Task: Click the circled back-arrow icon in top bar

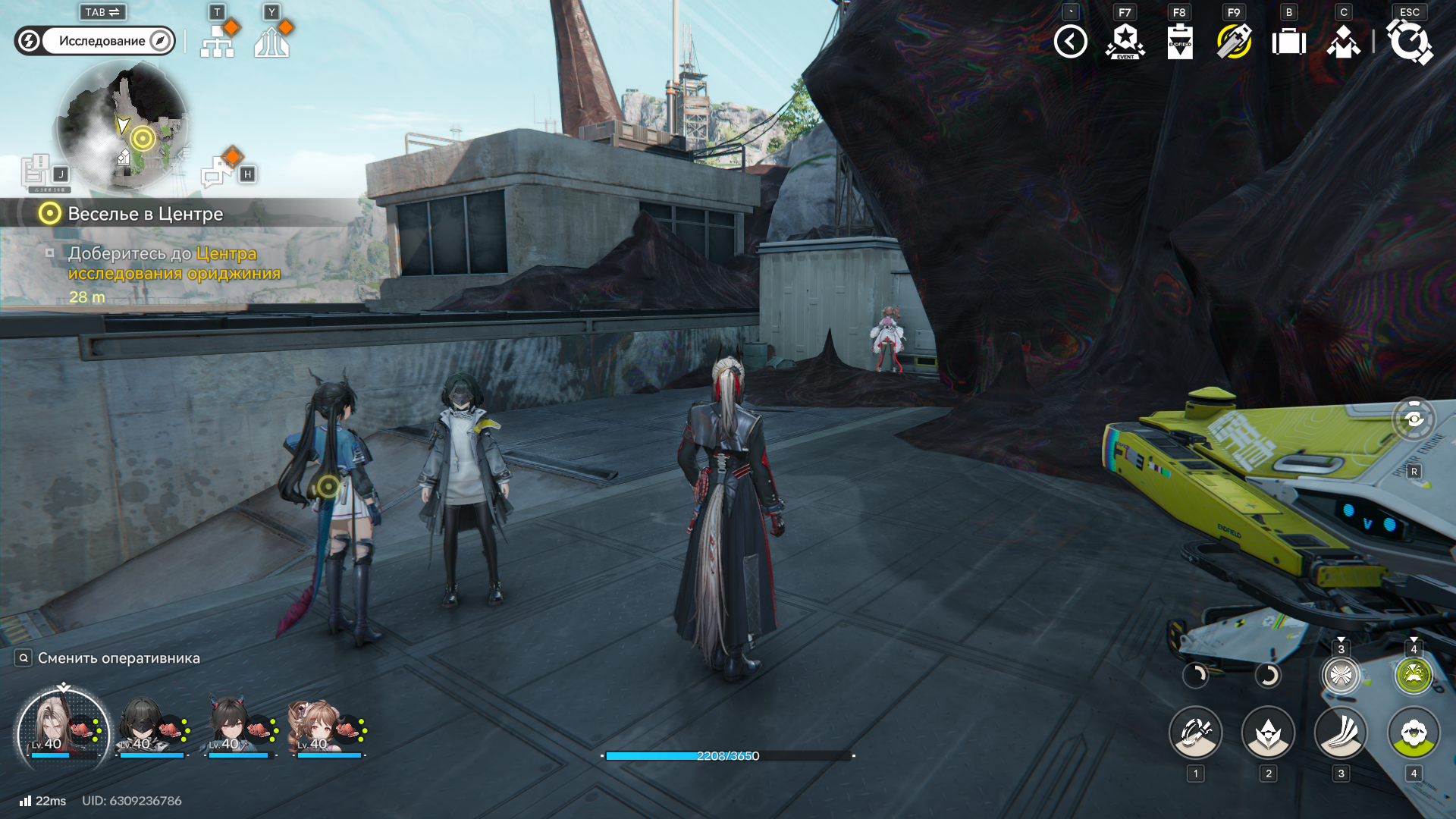Action: pos(1070,42)
